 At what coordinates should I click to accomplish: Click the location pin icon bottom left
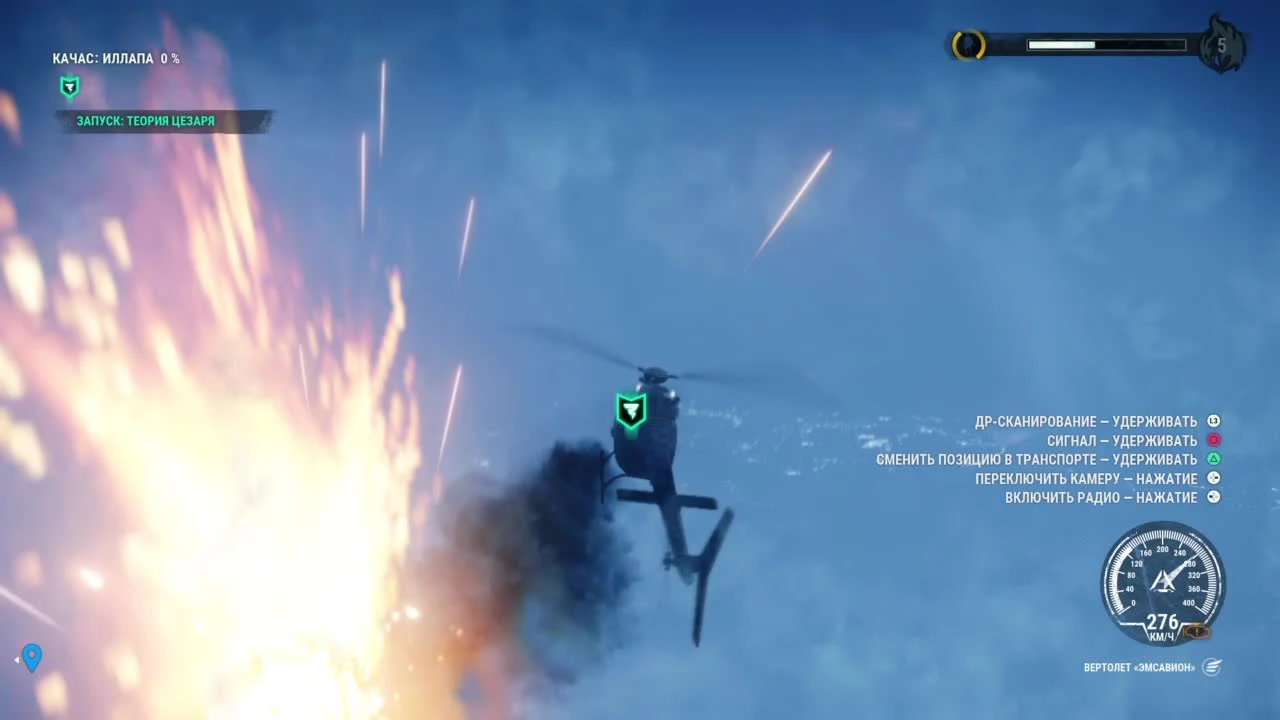click(31, 657)
